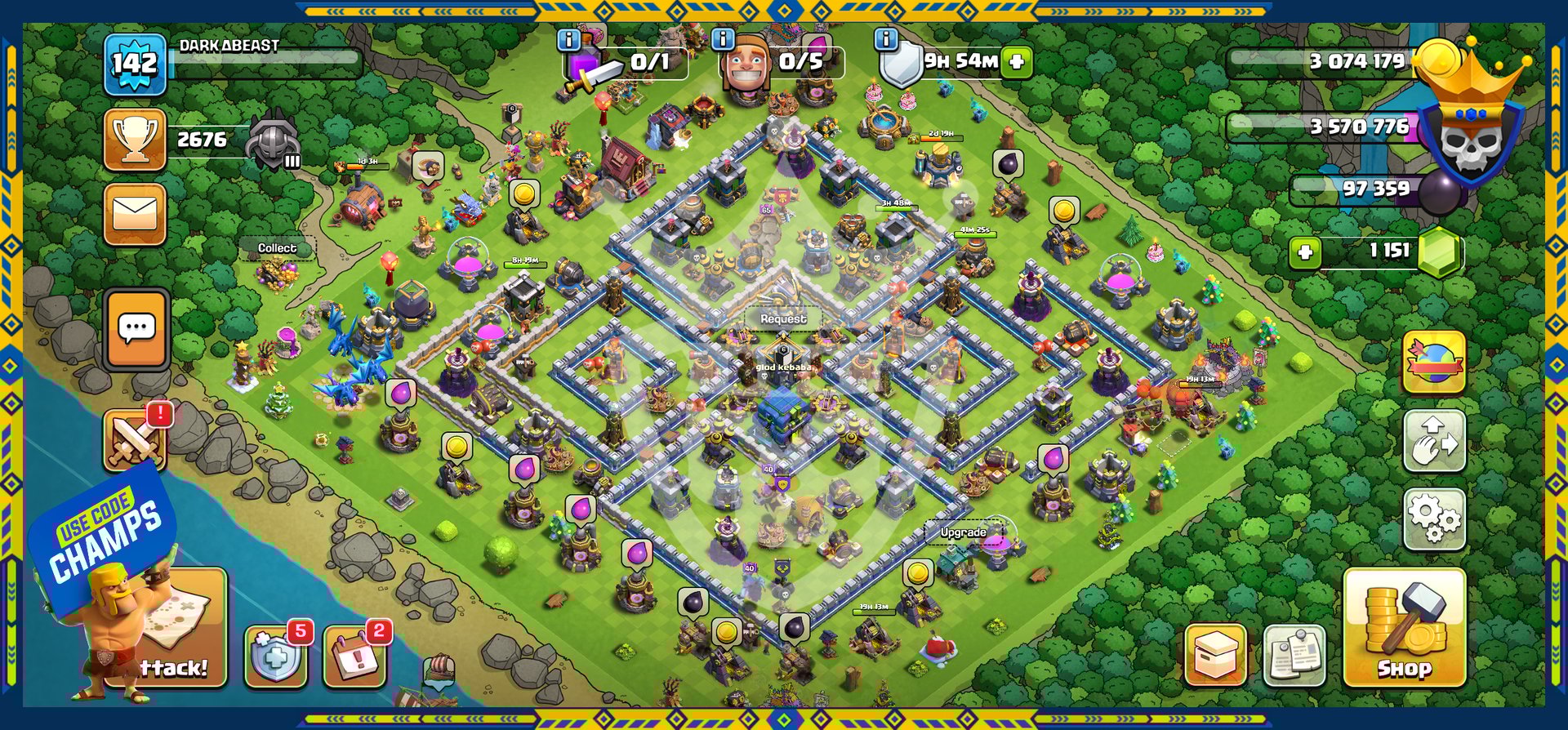Viewport: 1568px width, 730px height.
Task: Open the shield plus button with badge 5
Action: click(276, 656)
